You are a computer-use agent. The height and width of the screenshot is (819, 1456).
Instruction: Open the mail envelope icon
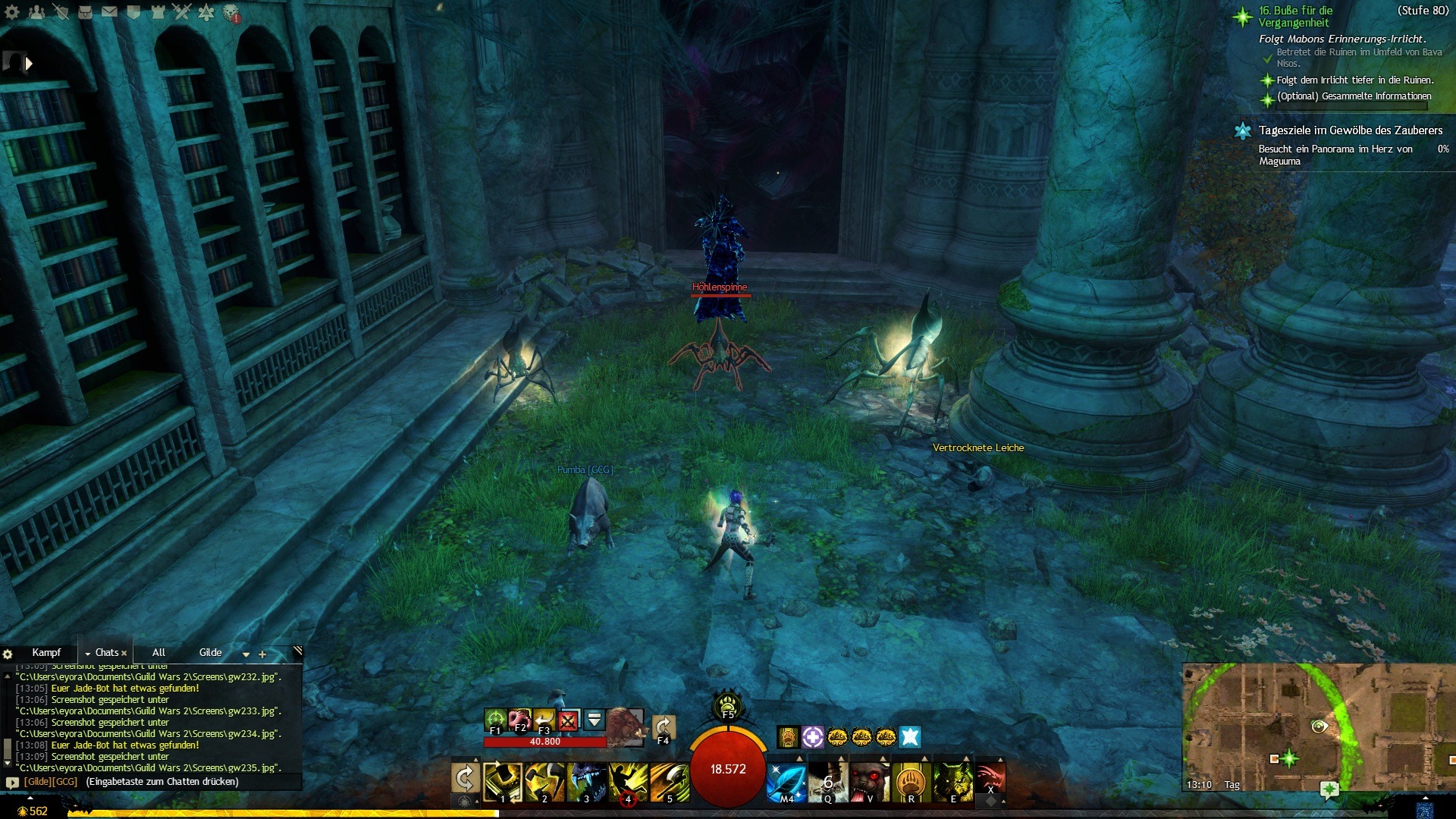tap(109, 12)
